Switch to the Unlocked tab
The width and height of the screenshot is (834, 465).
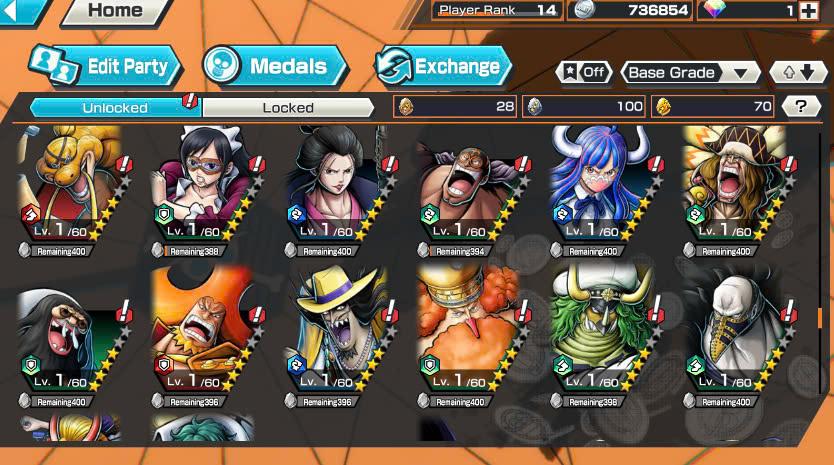coord(115,107)
